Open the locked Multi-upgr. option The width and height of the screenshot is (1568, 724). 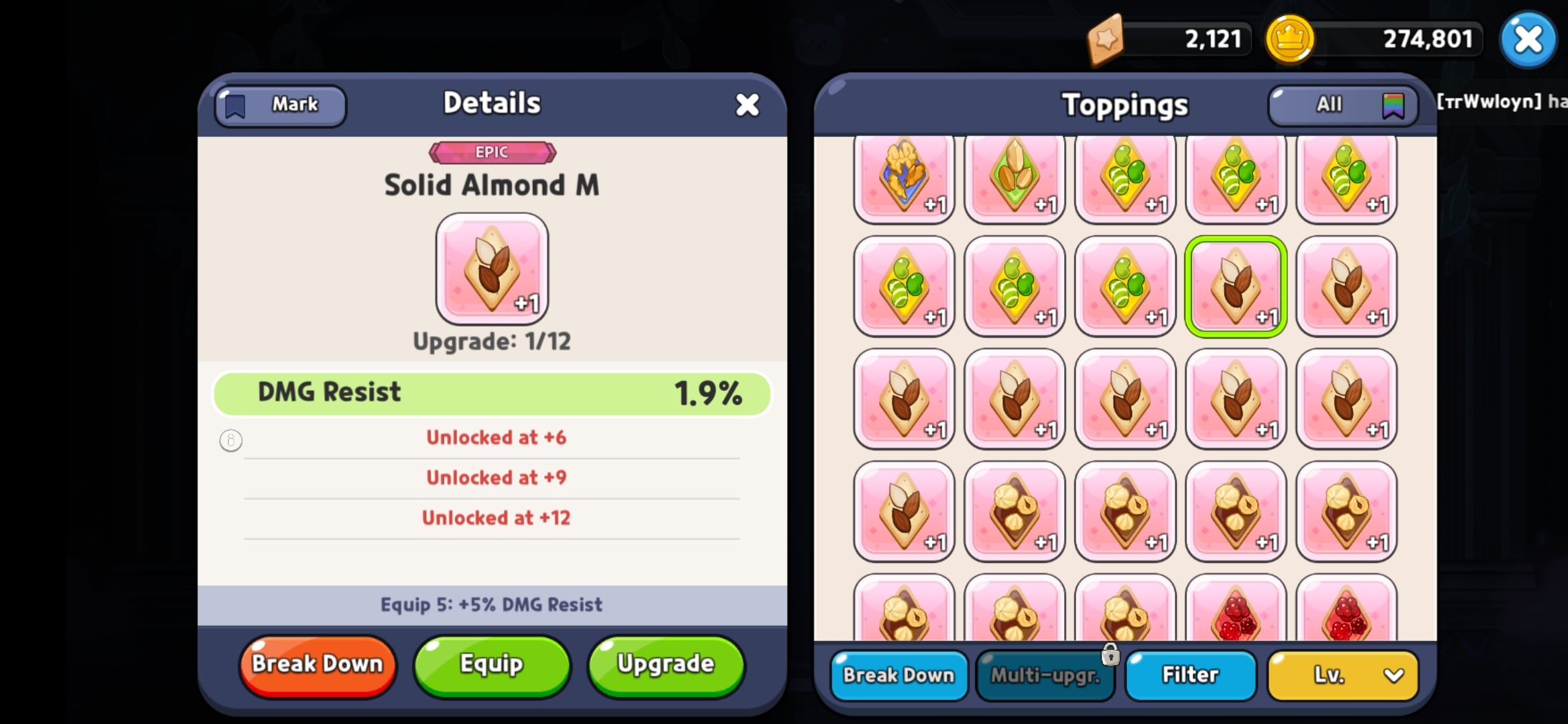[x=1045, y=676]
